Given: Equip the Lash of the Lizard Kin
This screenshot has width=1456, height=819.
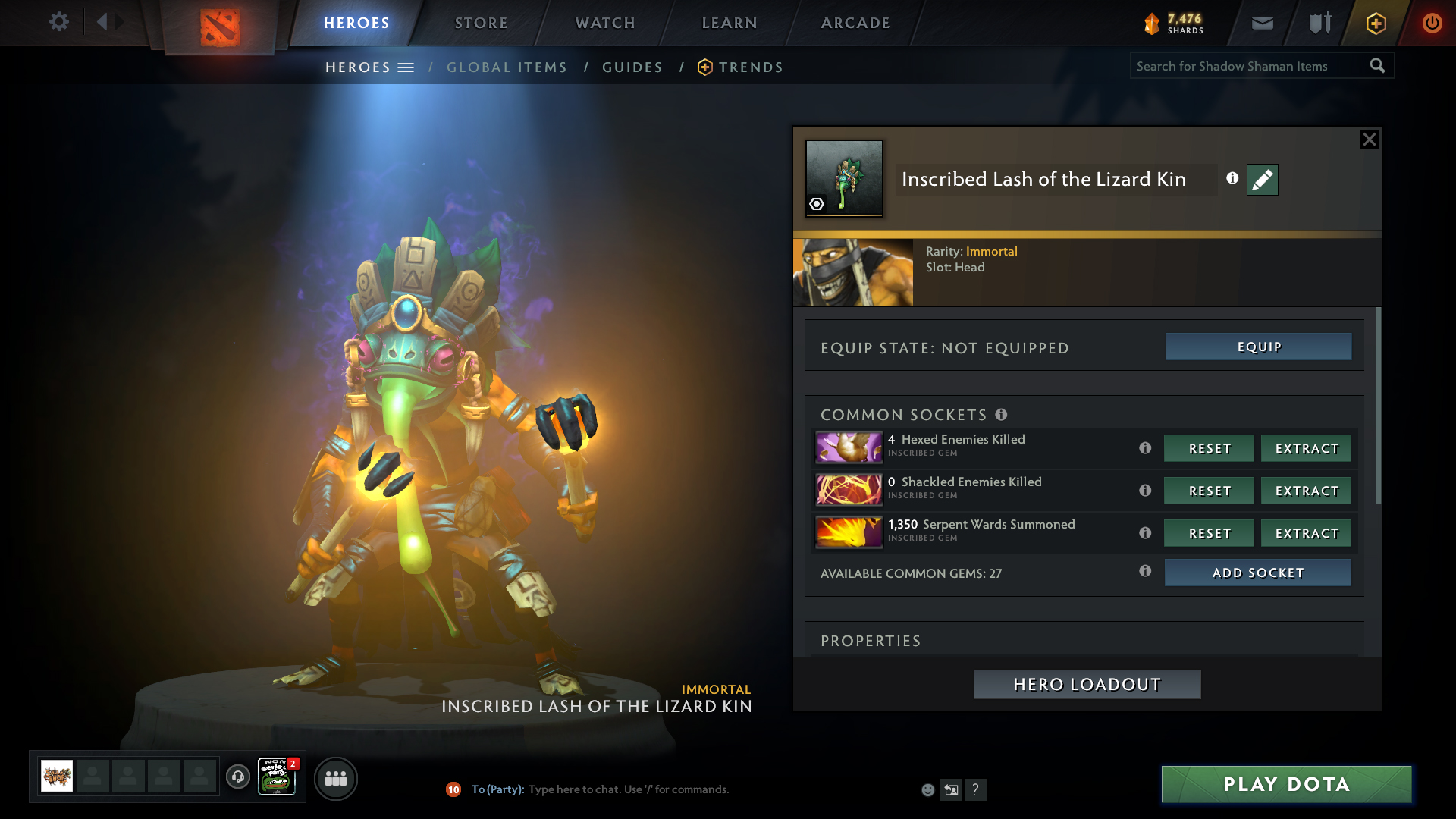Looking at the screenshot, I should 1258,347.
